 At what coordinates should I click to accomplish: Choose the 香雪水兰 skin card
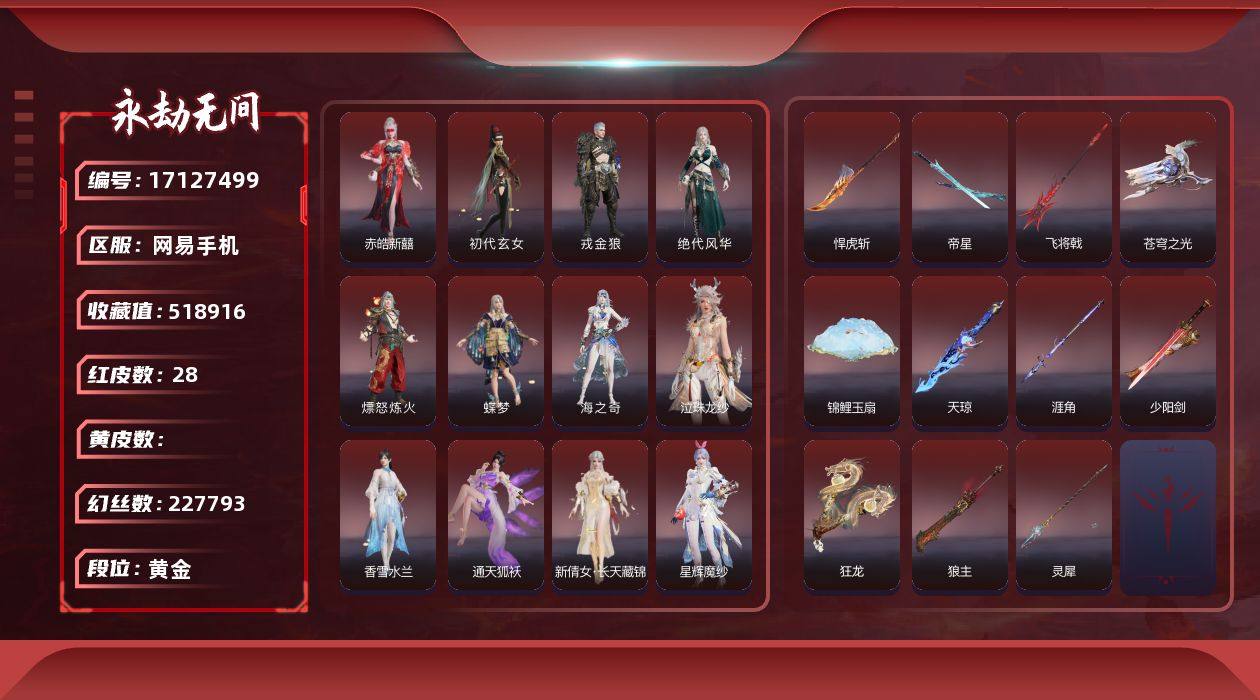click(388, 515)
